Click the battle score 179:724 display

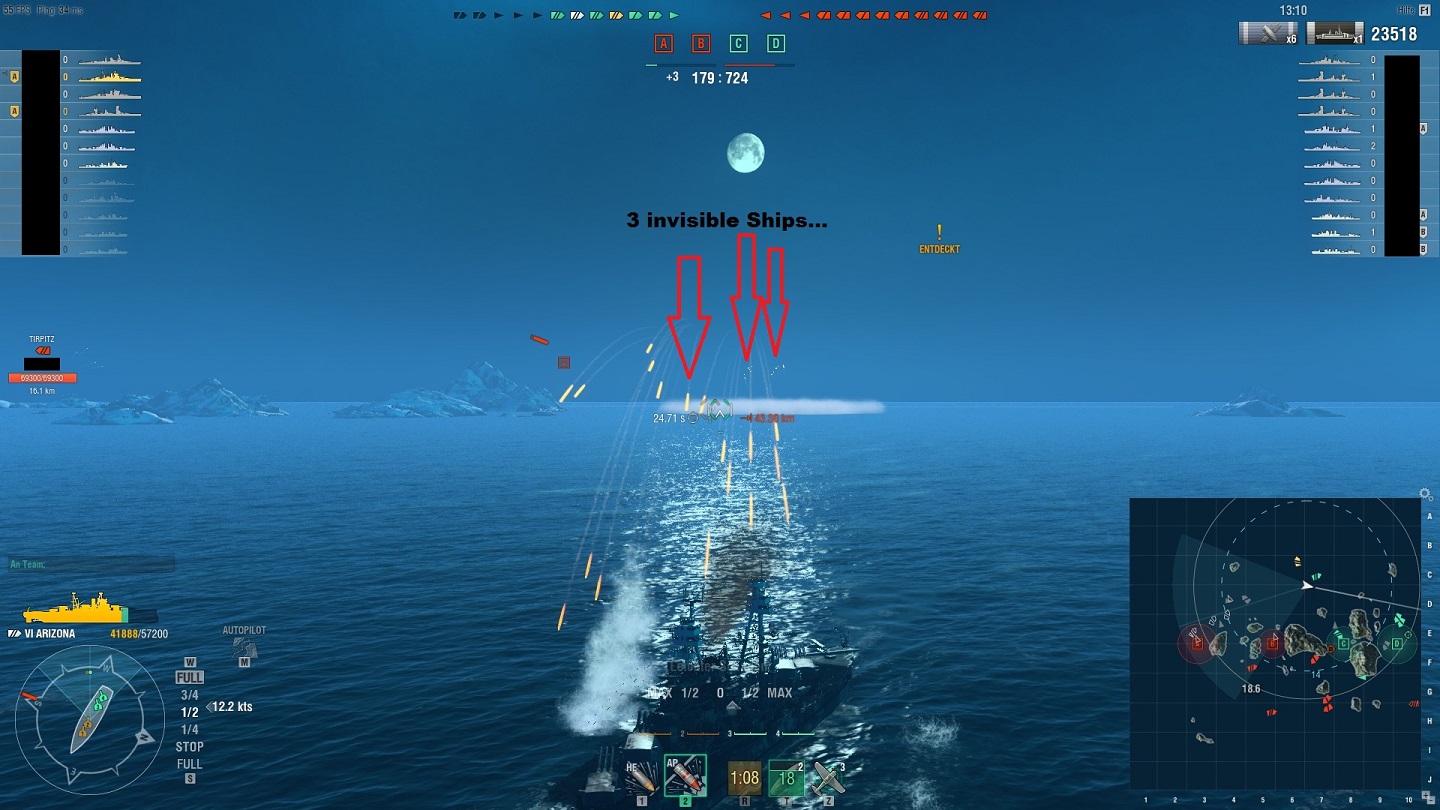pyautogui.click(x=718, y=76)
